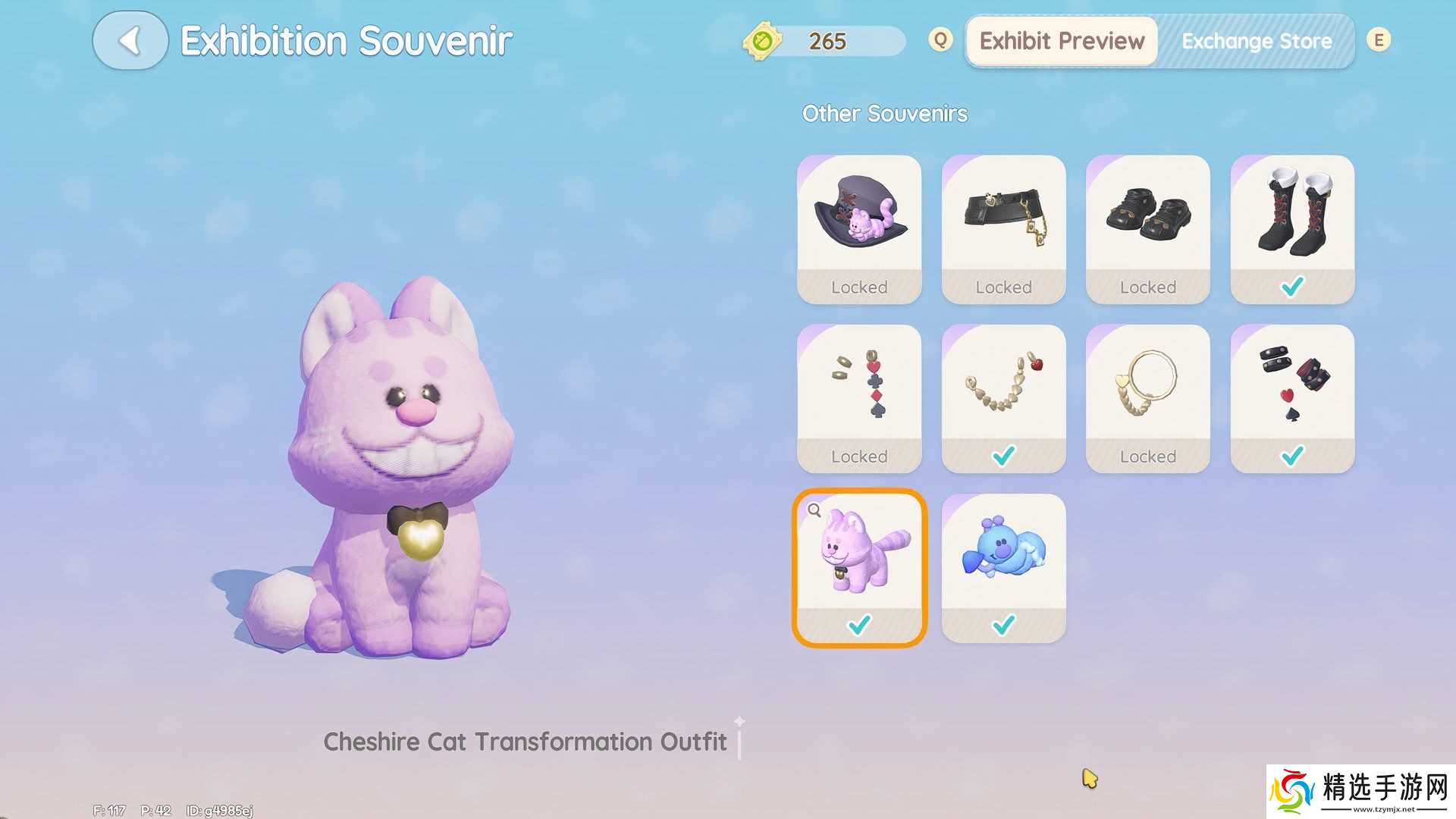Choose the locked black belt souvenir
Viewport: 1456px width, 819px height.
(1003, 229)
